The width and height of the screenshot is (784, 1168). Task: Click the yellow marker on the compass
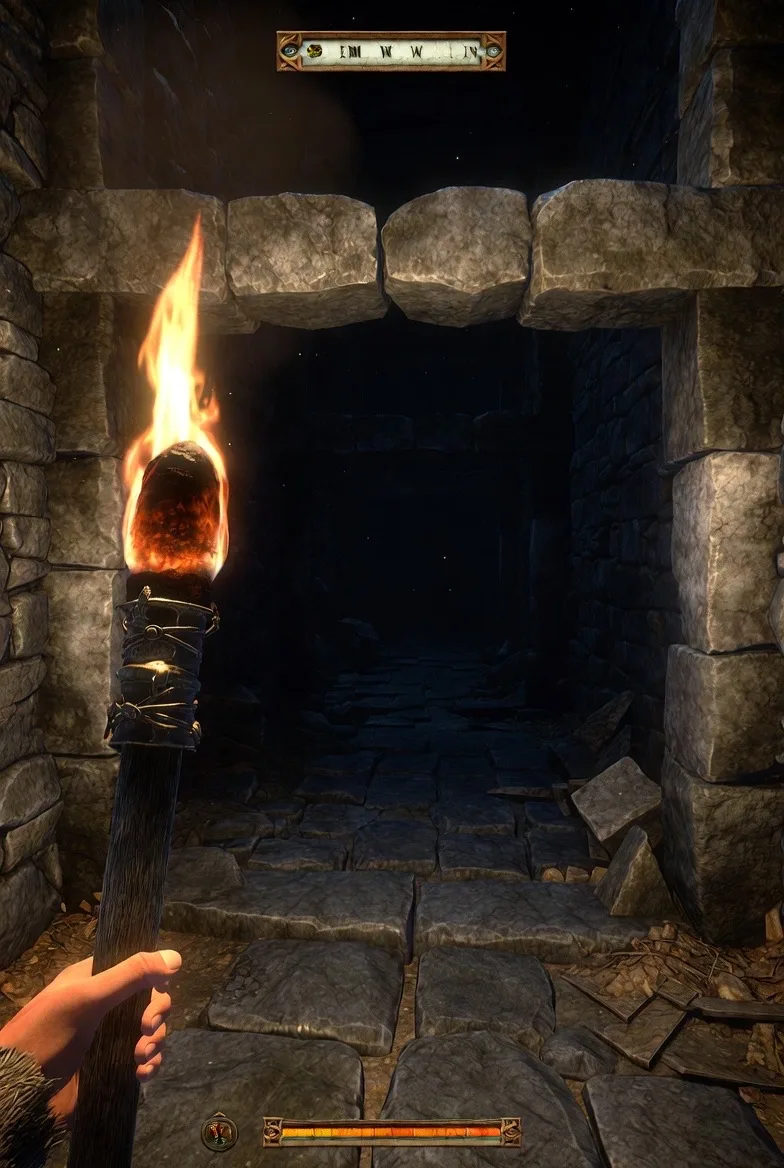(x=315, y=51)
